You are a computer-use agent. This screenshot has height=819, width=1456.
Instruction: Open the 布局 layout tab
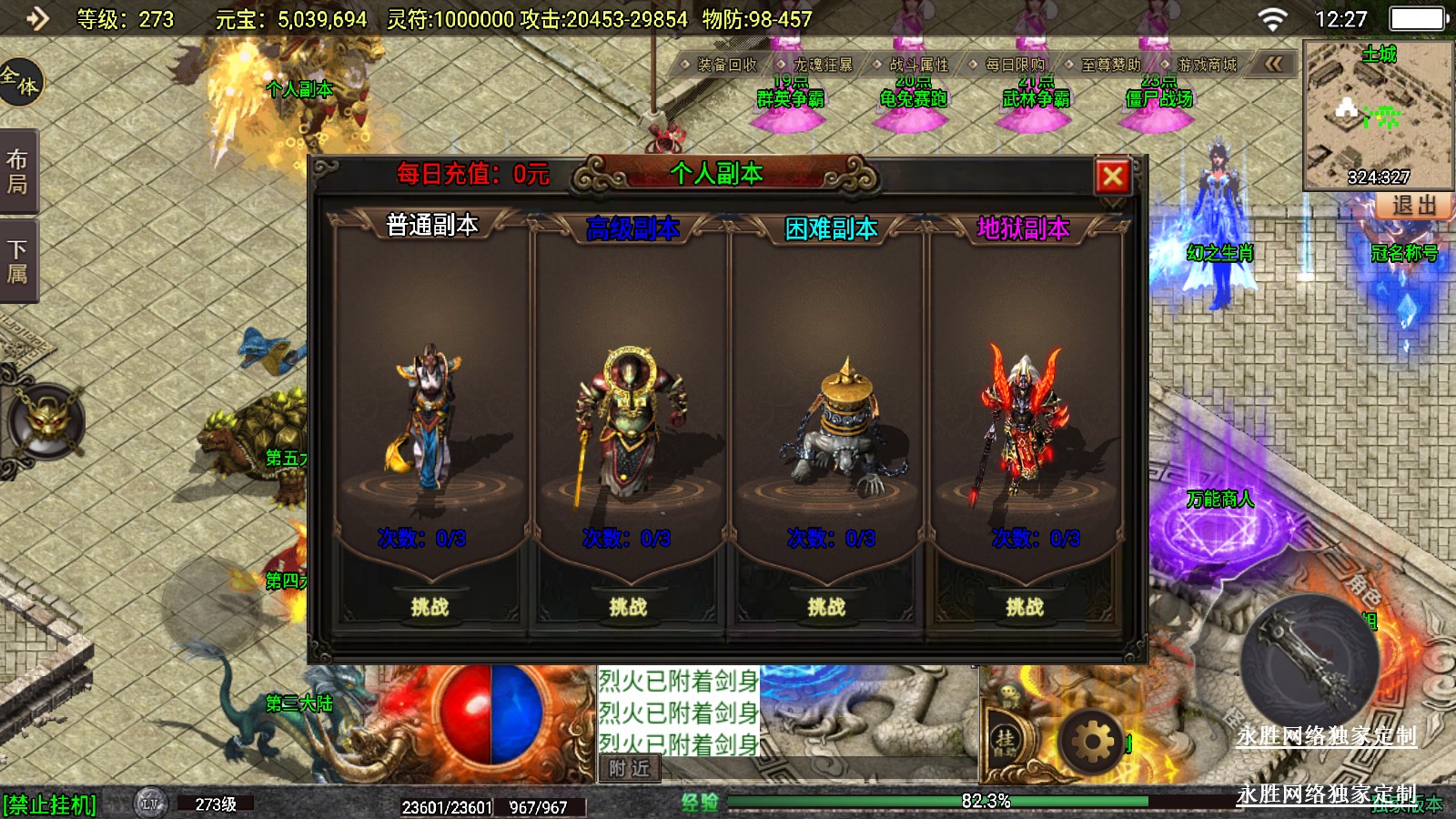pos(17,172)
